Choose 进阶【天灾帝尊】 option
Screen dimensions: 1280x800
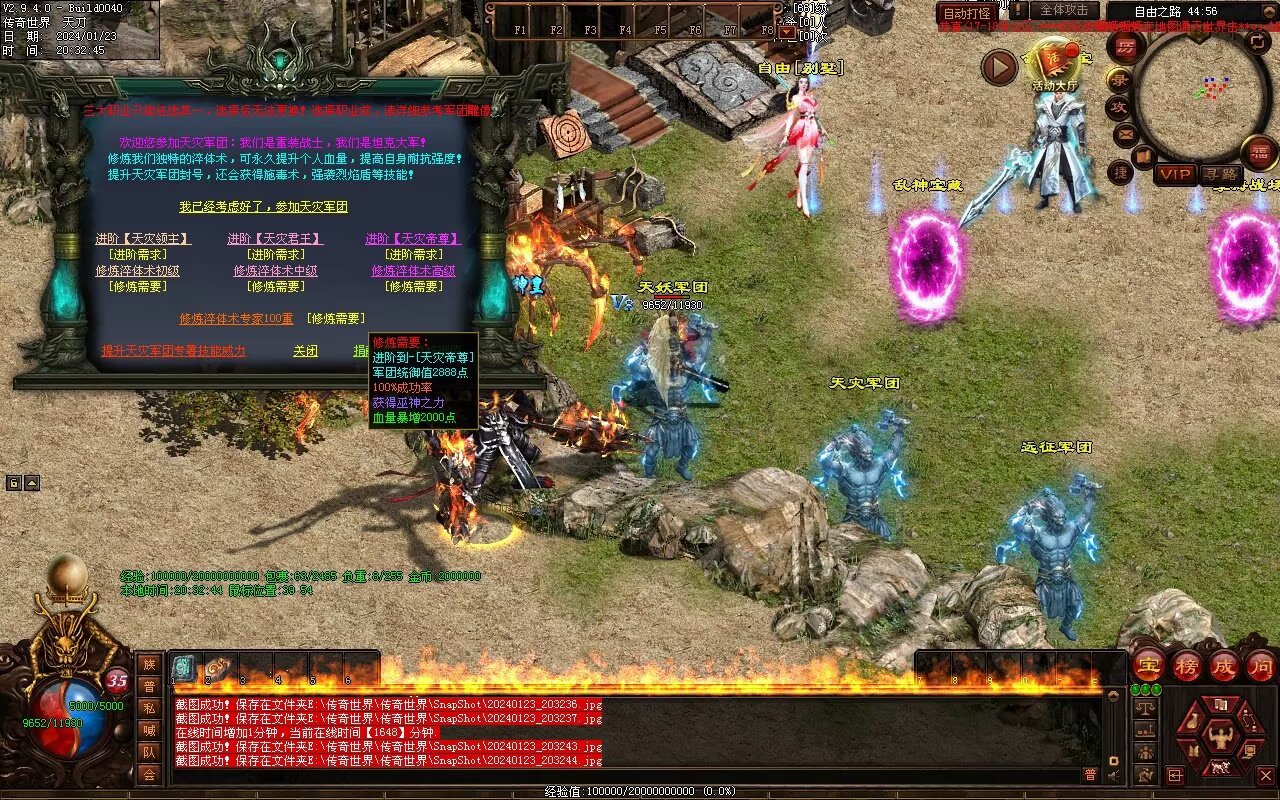[413, 239]
